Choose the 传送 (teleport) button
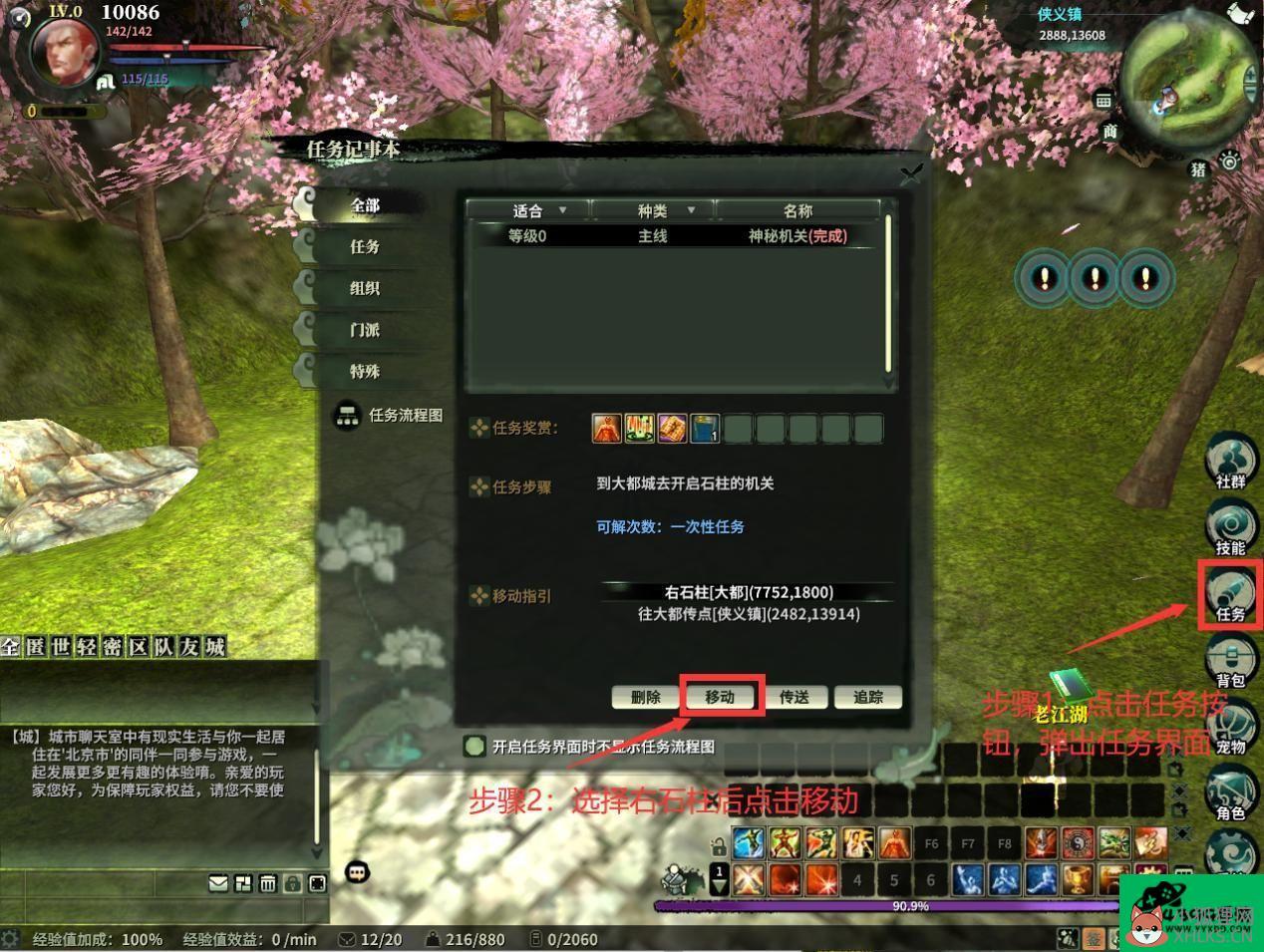 pyautogui.click(x=793, y=697)
